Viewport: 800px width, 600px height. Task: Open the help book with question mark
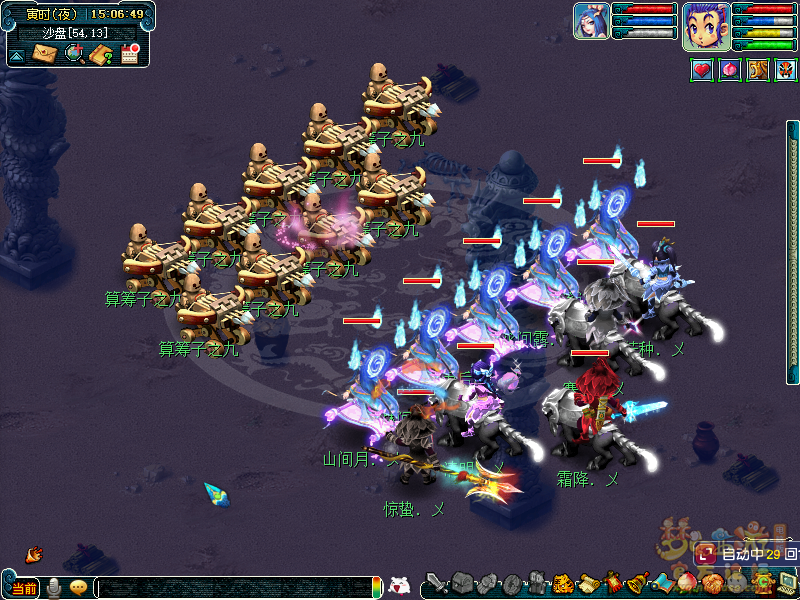101,54
